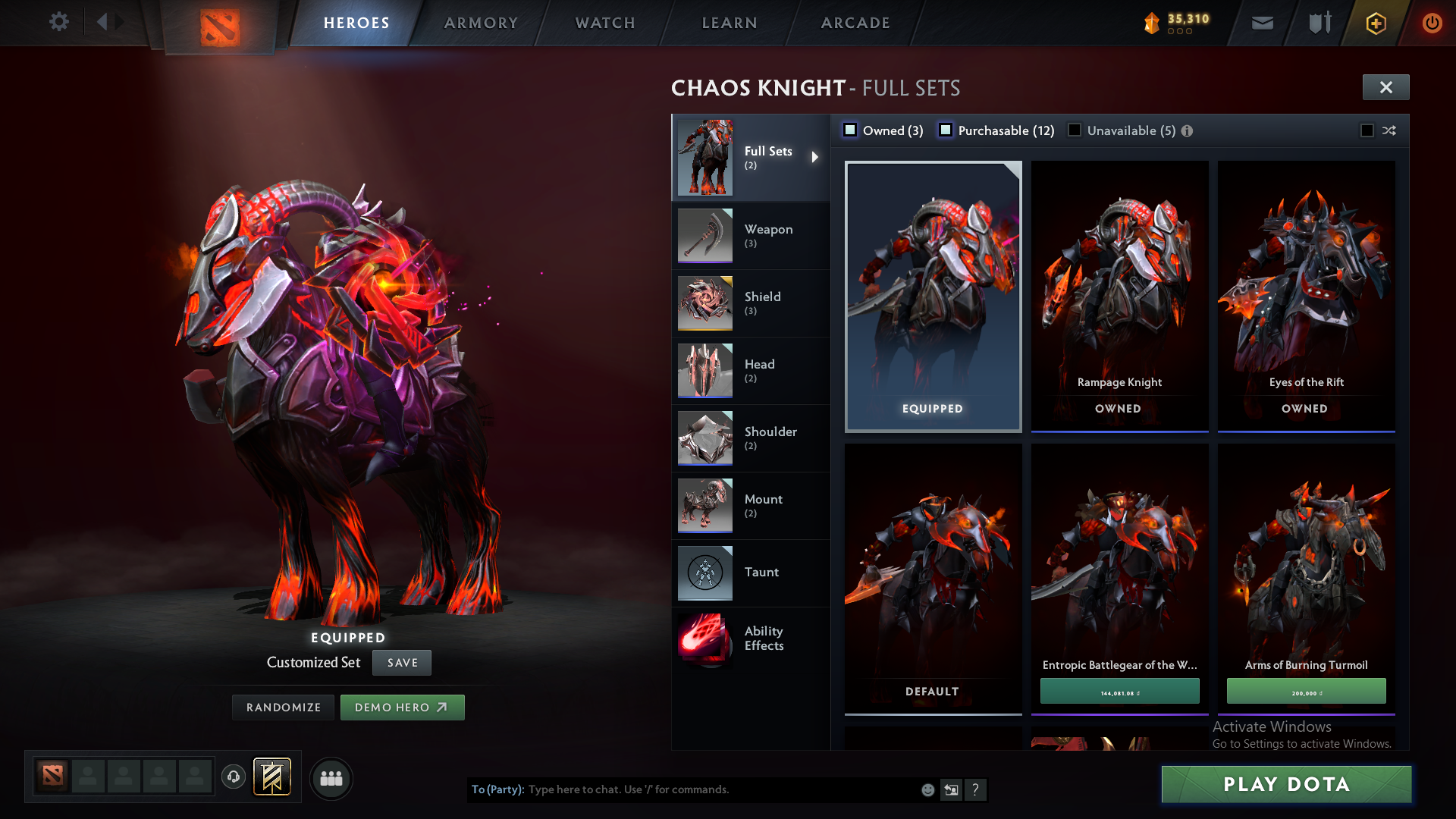The height and width of the screenshot is (819, 1456).
Task: Go to the Learn tab
Action: coord(730,23)
